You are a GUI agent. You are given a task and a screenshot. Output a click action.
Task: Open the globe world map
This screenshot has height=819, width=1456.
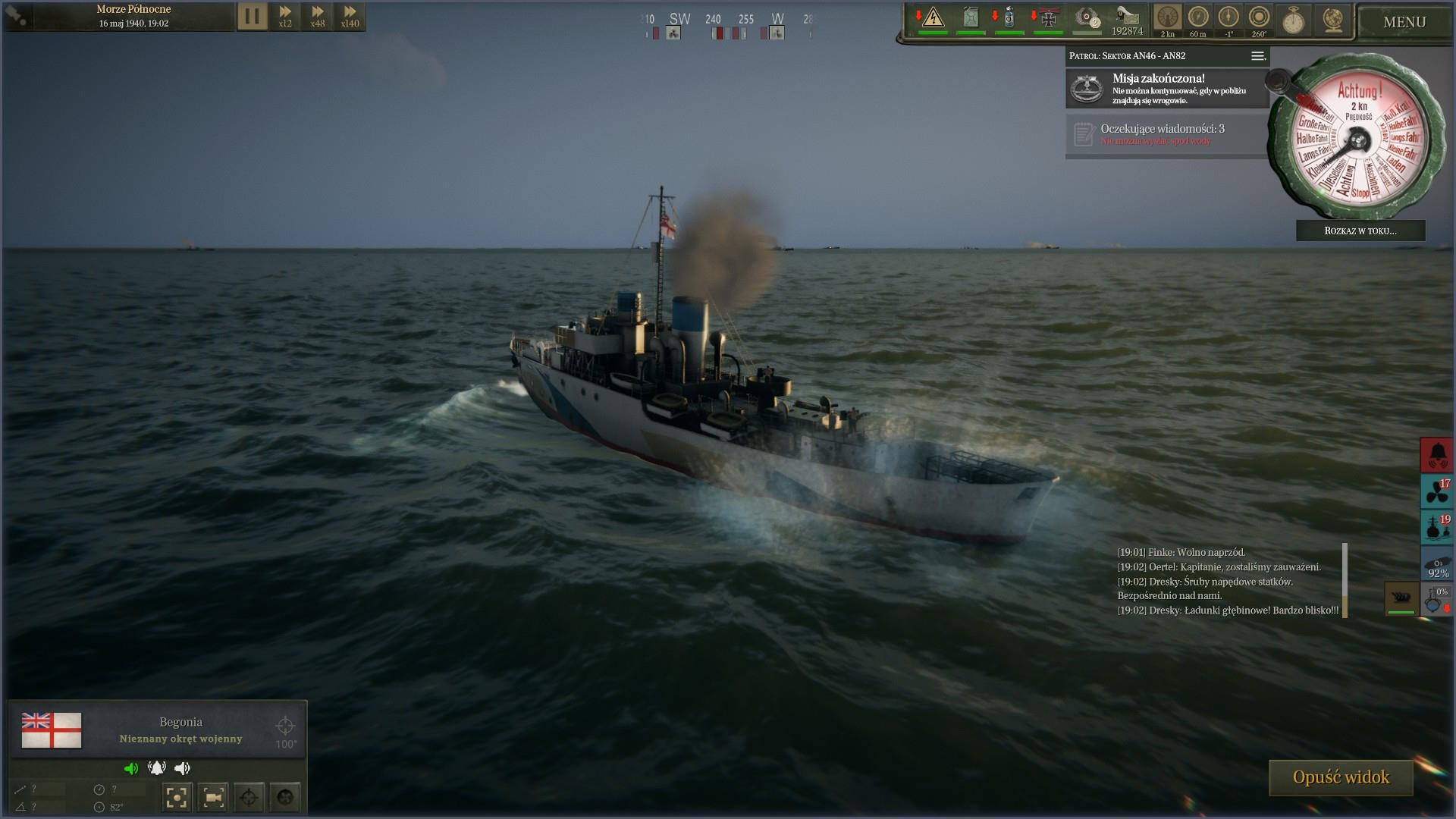(1332, 20)
